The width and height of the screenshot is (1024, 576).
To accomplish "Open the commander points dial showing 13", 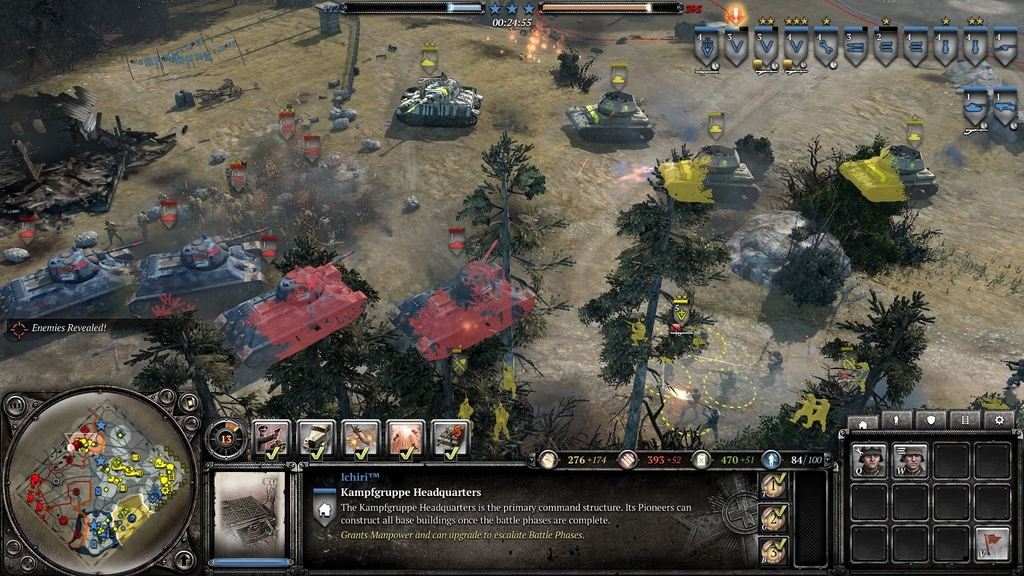I will pyautogui.click(x=225, y=437).
